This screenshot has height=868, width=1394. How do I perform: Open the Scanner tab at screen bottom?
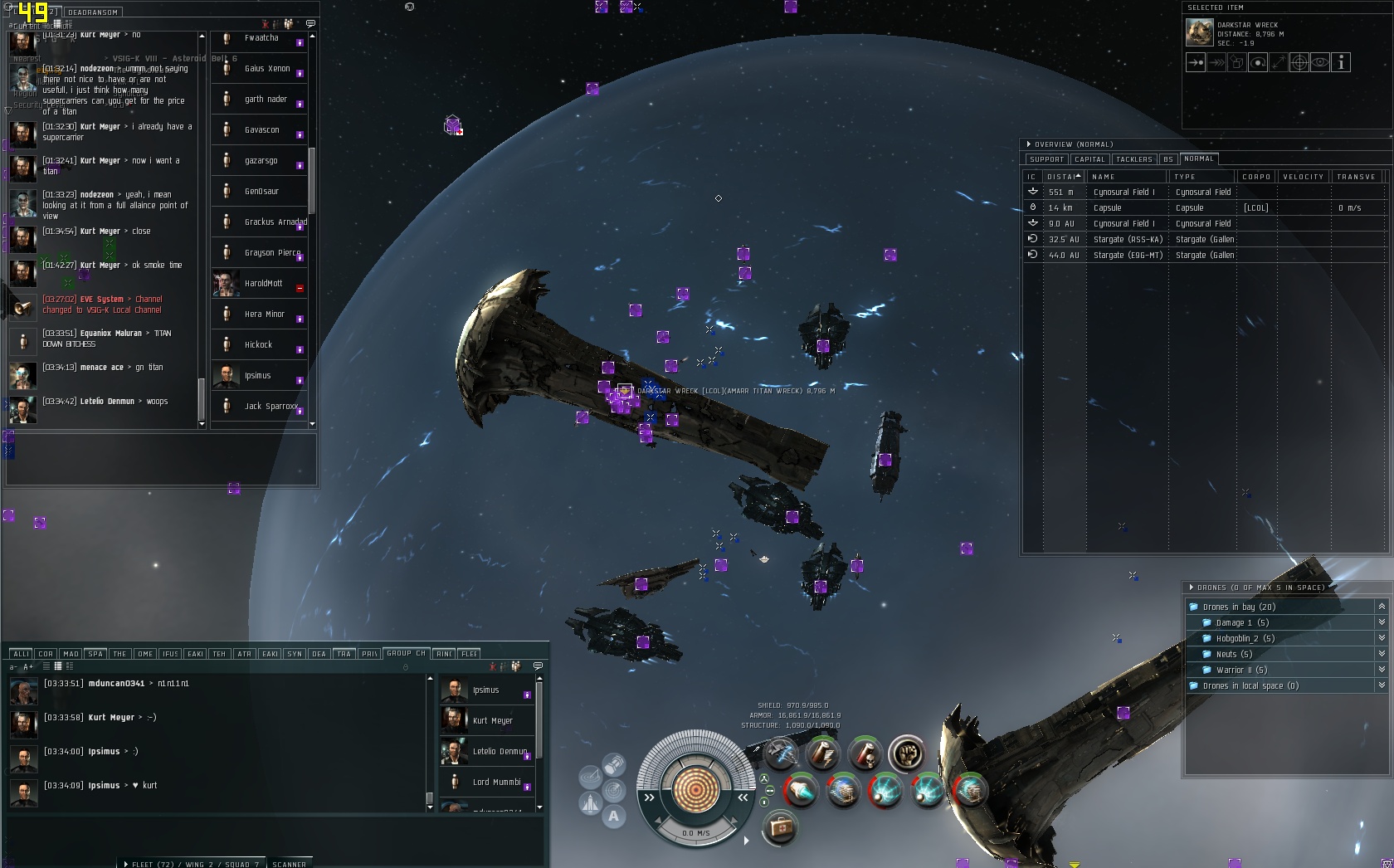point(289,864)
